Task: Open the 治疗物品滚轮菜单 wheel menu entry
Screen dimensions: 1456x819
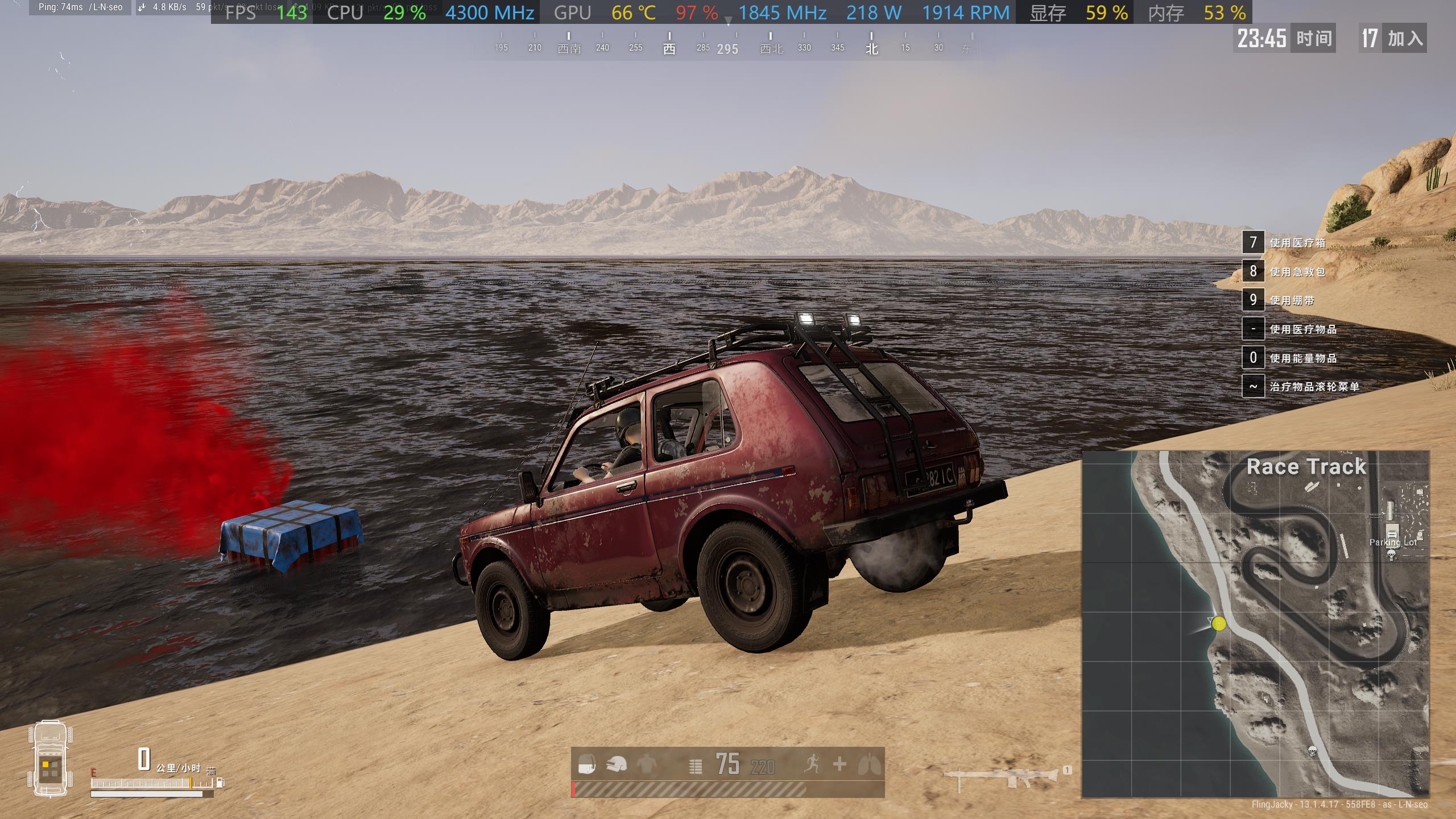Action: coord(1314,387)
